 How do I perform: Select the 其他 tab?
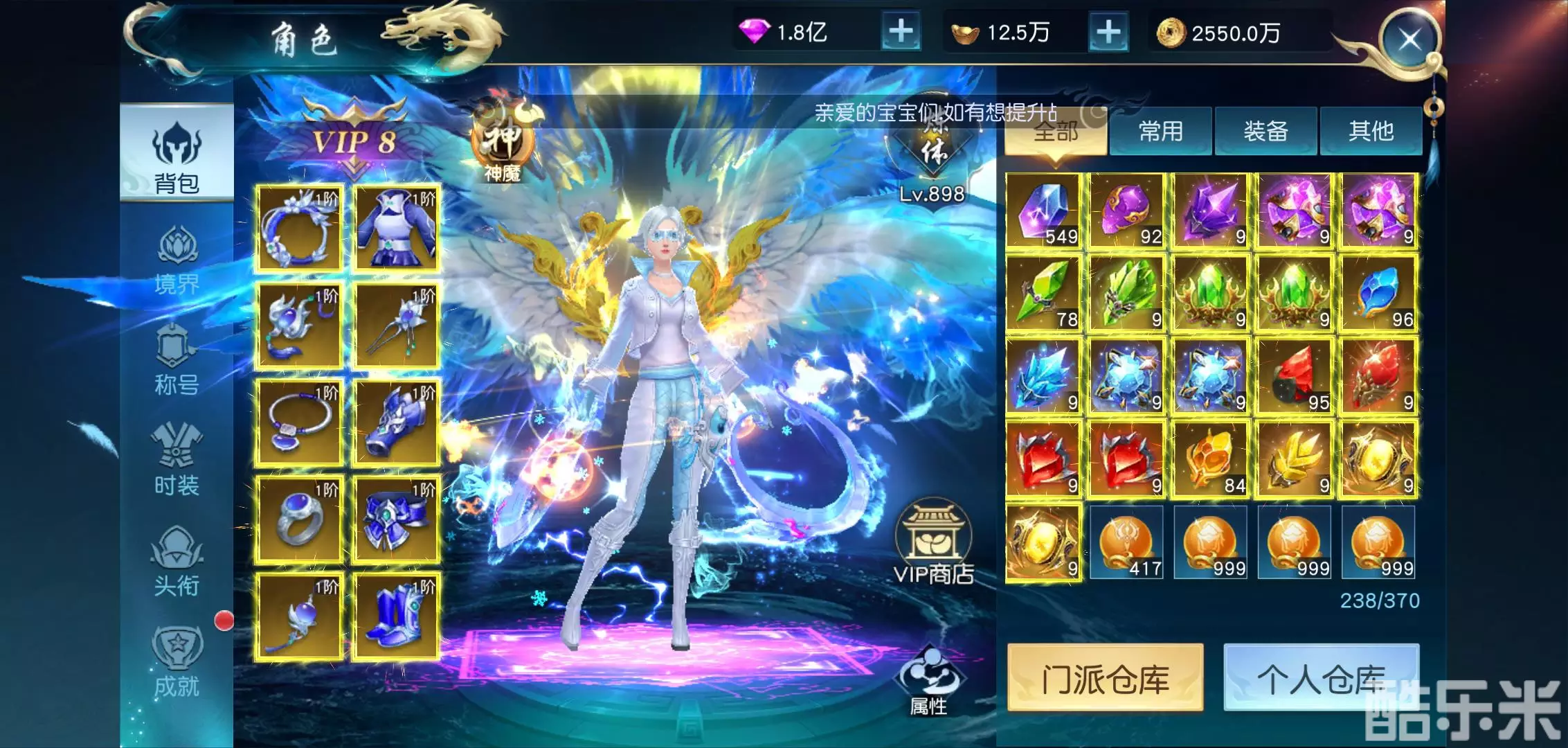[x=1371, y=132]
